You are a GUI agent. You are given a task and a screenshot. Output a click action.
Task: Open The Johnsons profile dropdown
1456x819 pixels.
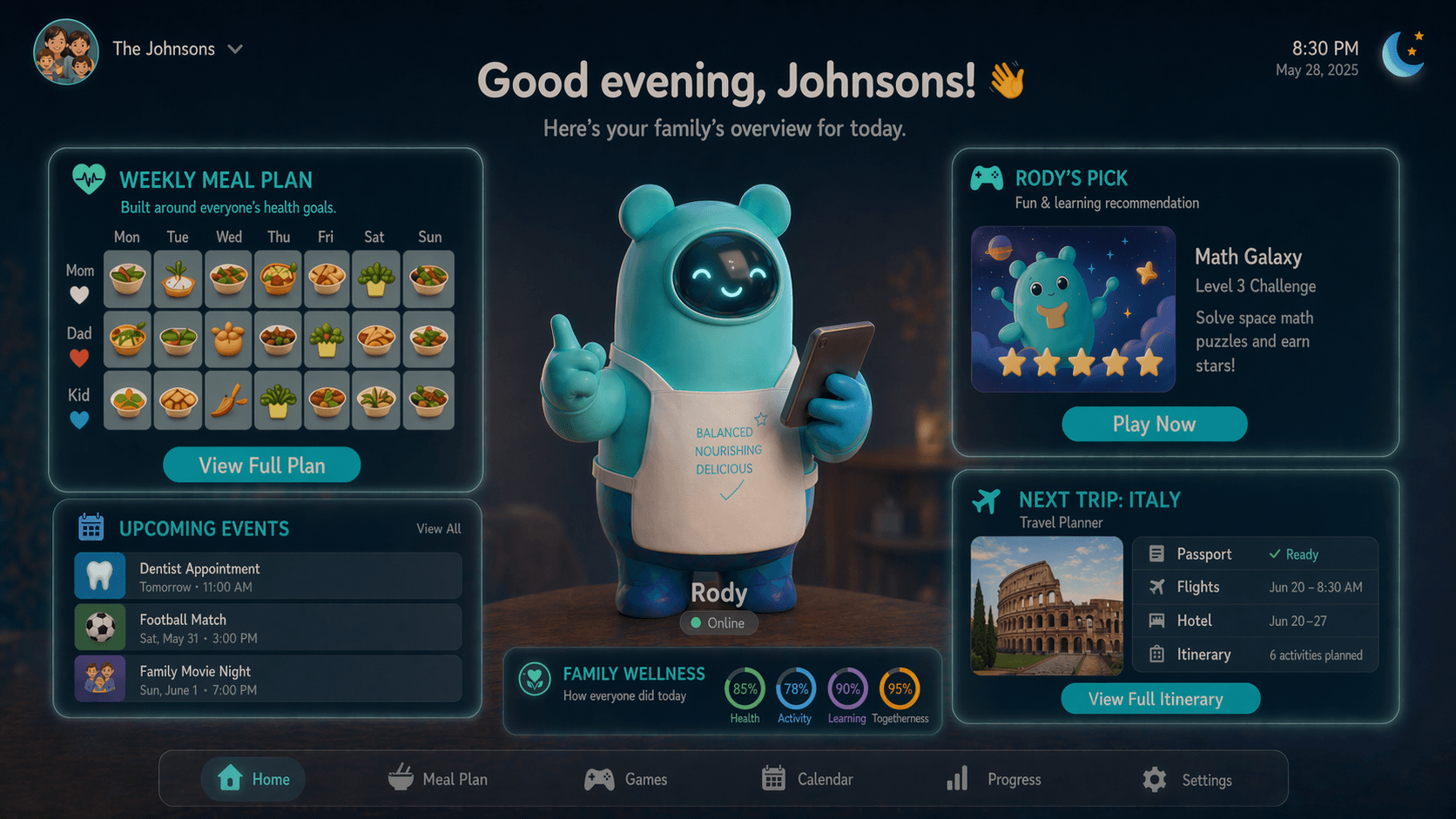[x=234, y=50]
